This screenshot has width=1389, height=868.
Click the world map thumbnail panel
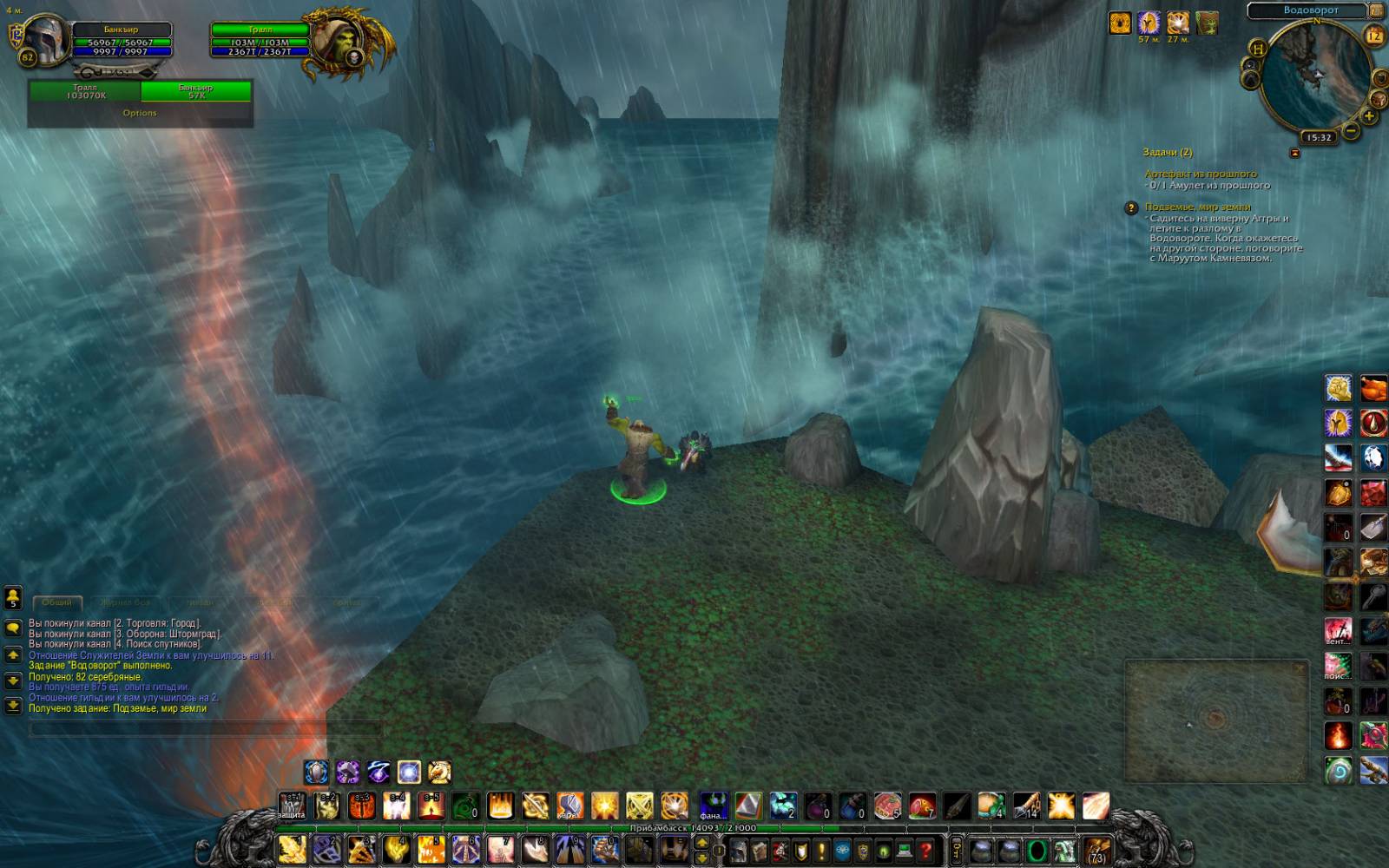[1215, 720]
